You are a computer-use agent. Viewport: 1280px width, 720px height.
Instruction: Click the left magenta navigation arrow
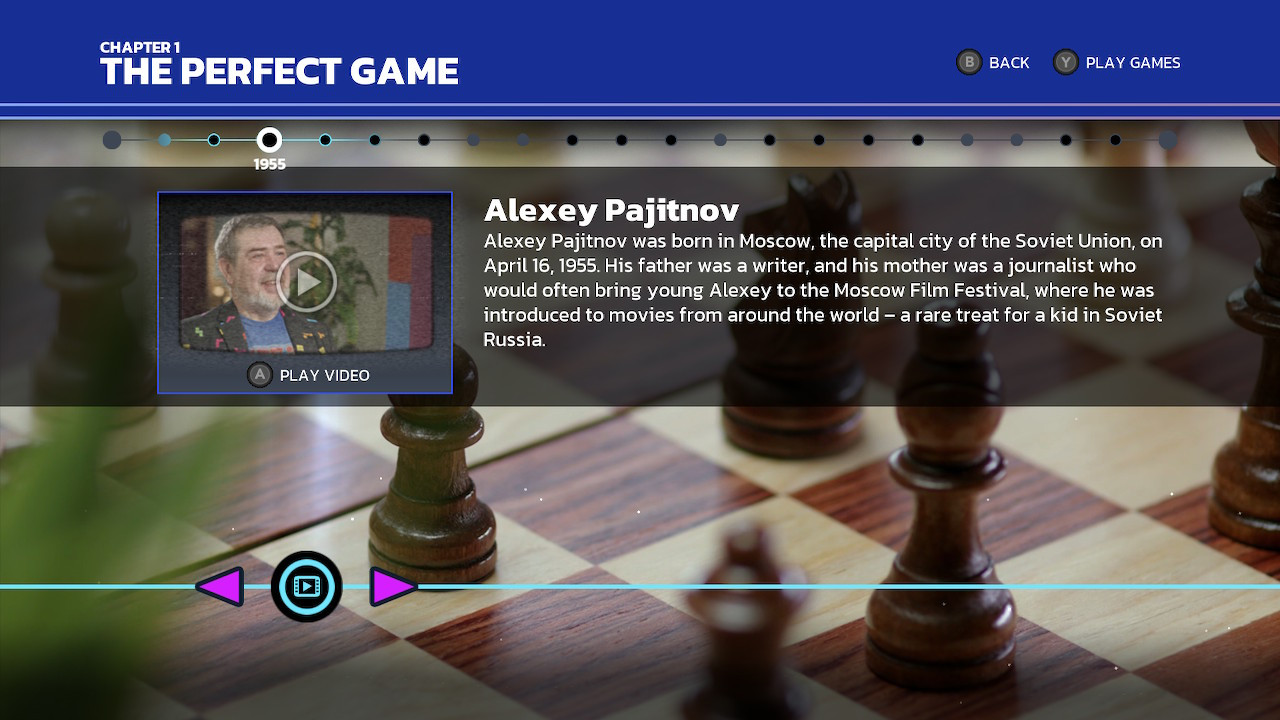click(223, 587)
